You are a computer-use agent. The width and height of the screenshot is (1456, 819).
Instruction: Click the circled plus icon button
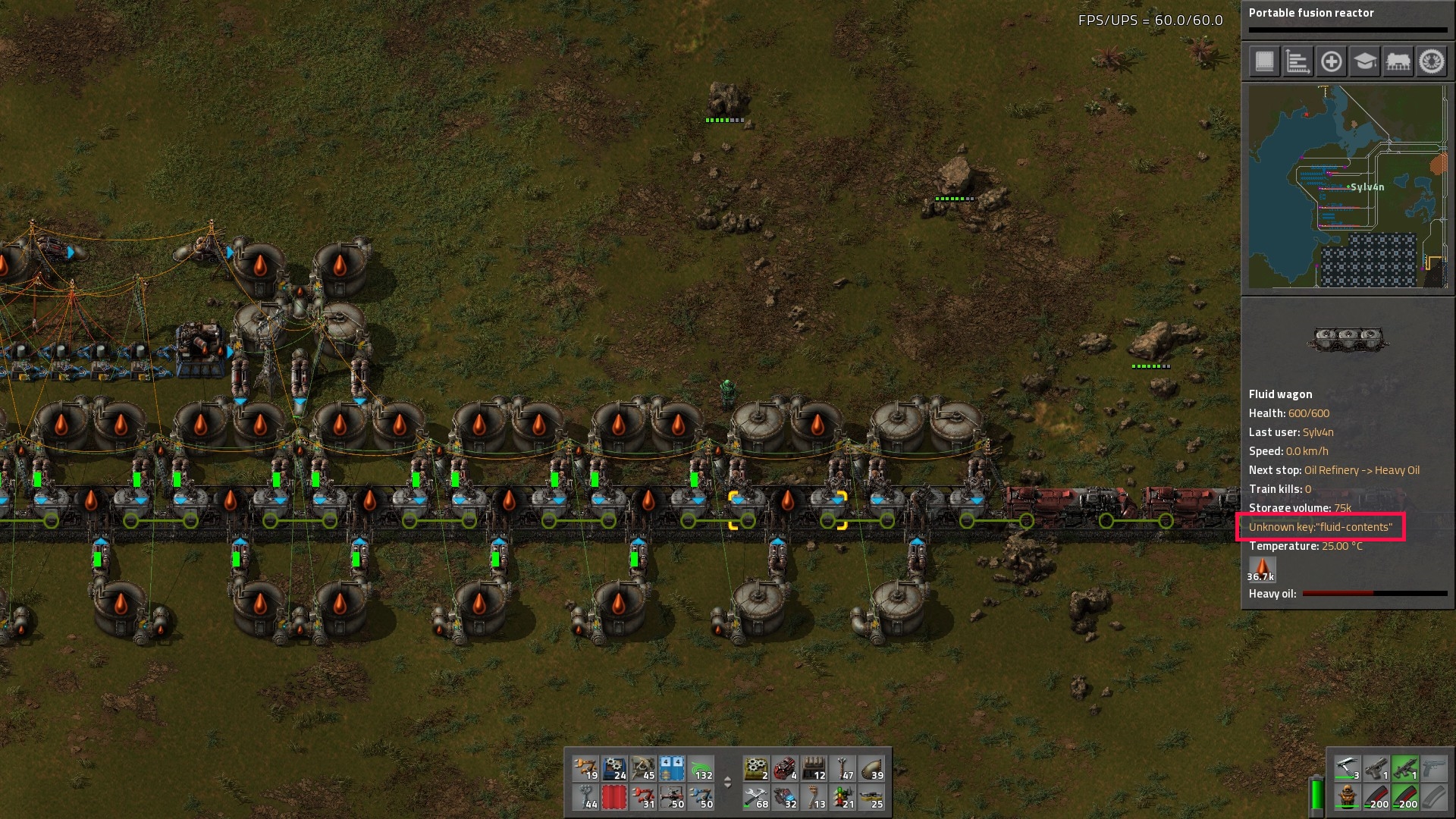(x=1331, y=61)
